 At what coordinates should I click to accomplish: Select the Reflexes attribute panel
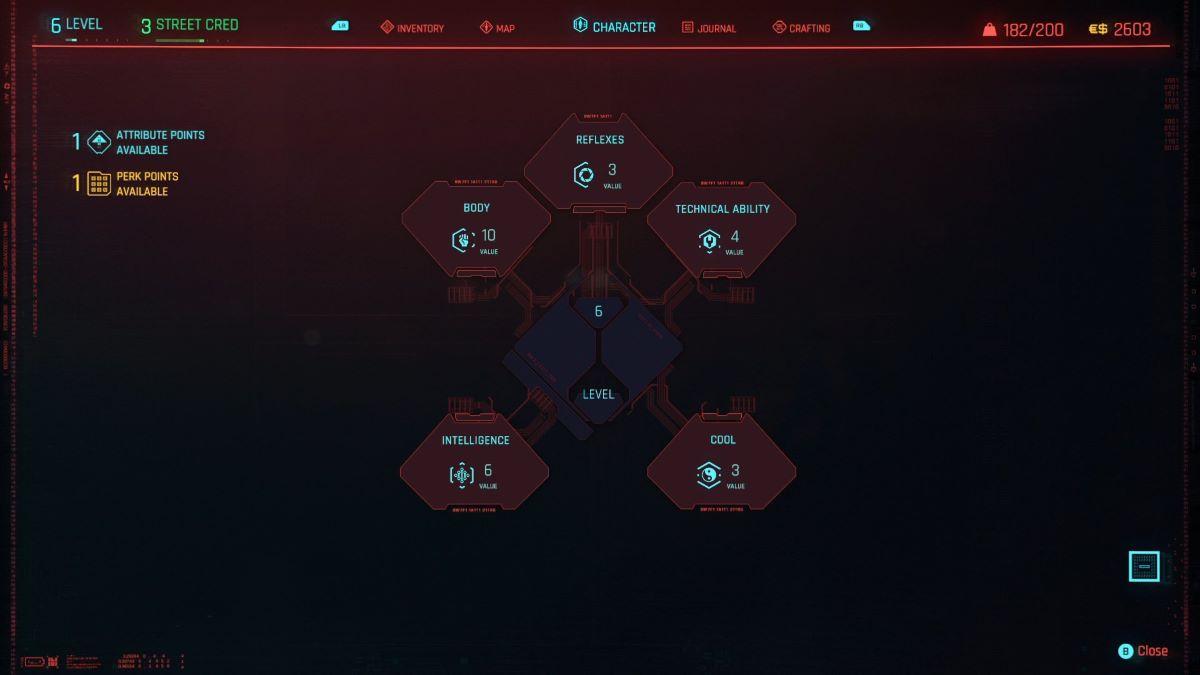pos(599,162)
